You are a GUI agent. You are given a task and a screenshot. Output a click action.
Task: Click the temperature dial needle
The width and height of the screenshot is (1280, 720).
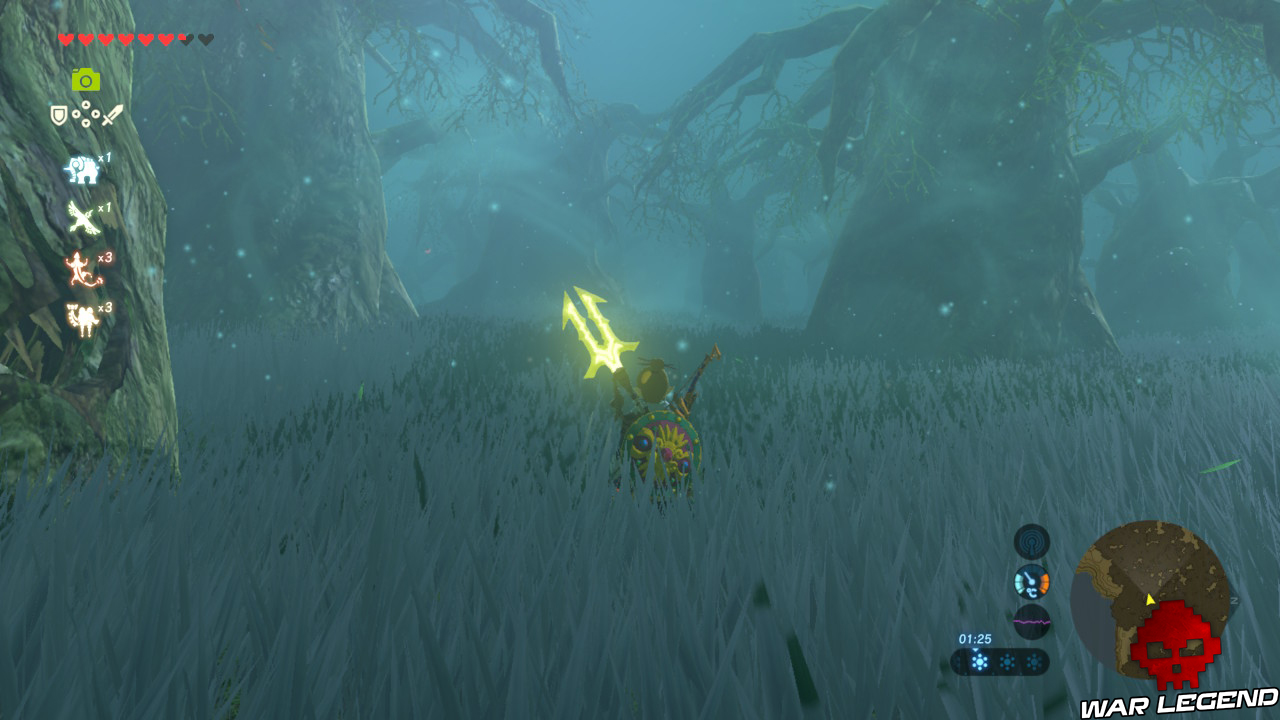[1029, 578]
